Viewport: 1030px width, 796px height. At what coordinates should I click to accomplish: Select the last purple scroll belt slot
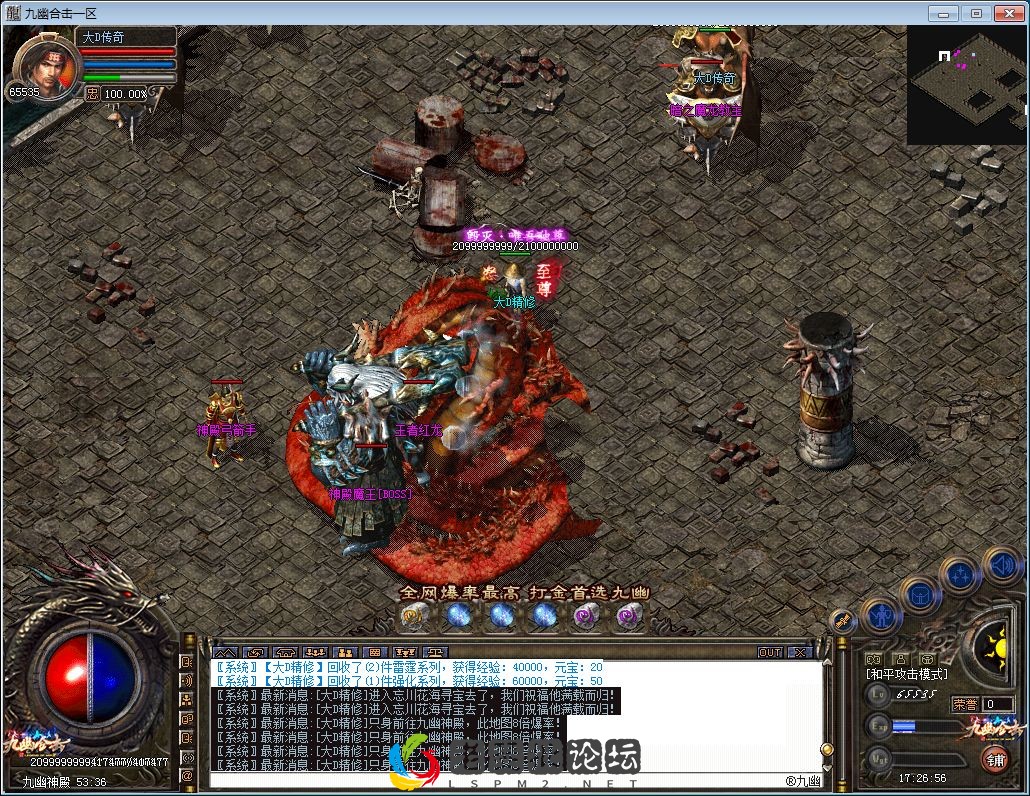point(628,616)
